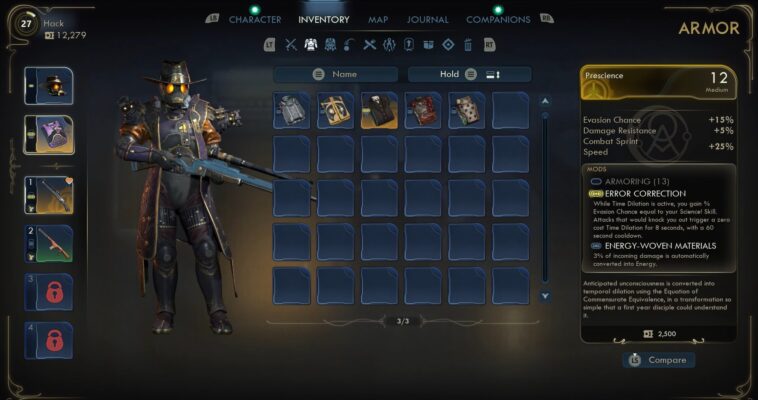Open the Map tab
This screenshot has width=758, height=400.
point(378,19)
